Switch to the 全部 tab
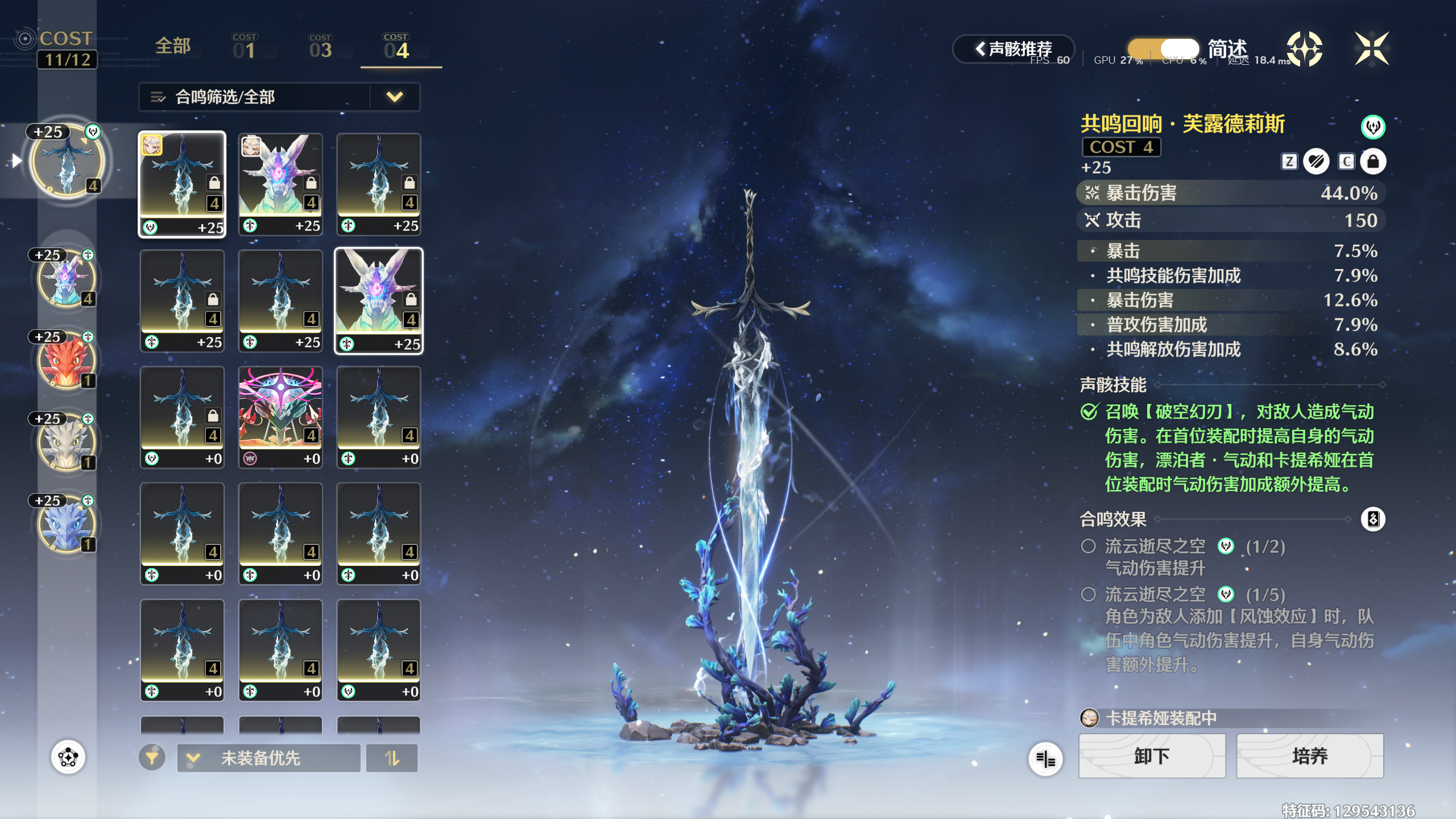 coord(173,47)
